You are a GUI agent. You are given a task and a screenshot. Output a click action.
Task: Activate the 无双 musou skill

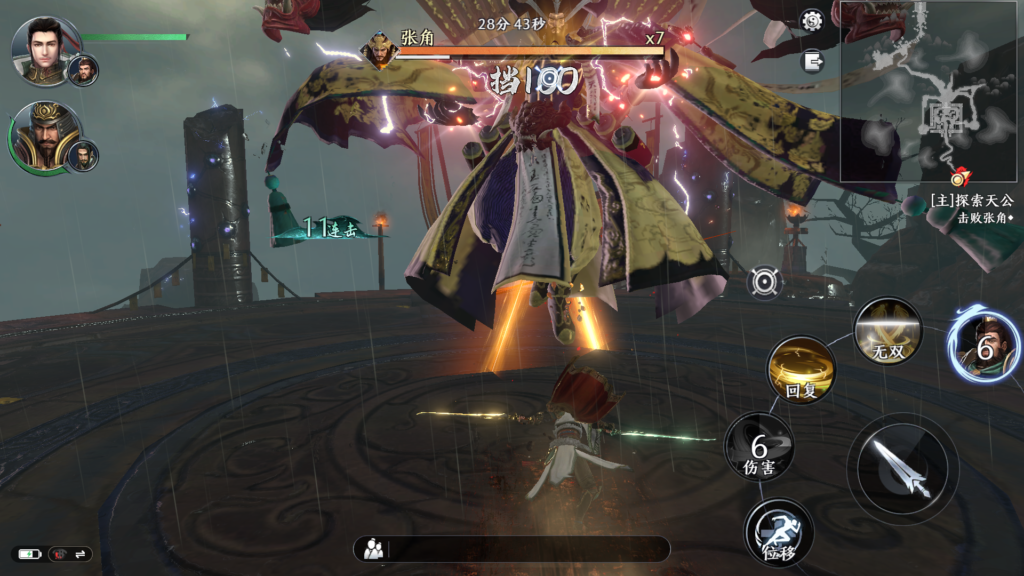[x=887, y=331]
